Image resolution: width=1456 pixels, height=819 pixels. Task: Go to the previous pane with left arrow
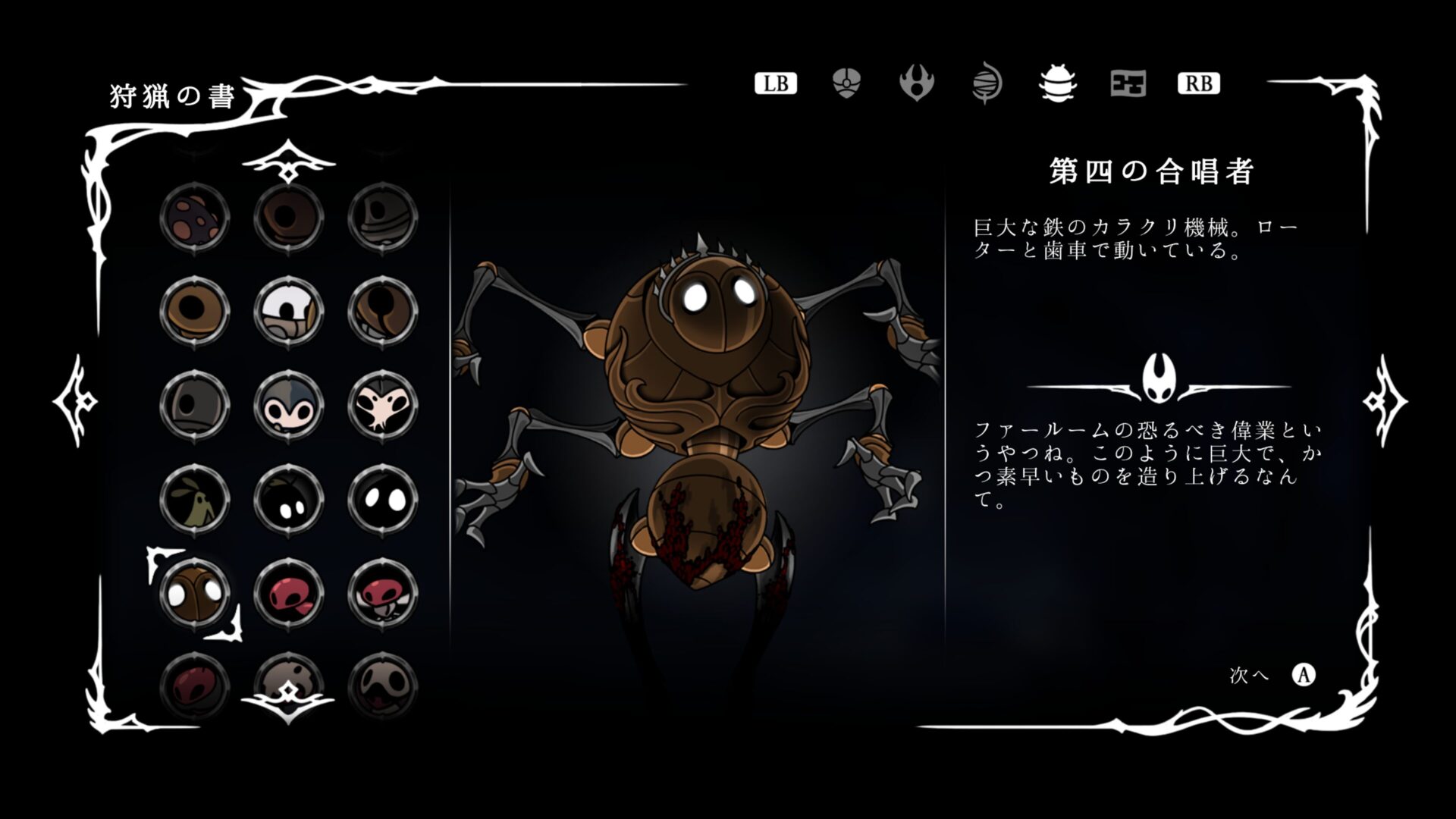pyautogui.click(x=75, y=400)
